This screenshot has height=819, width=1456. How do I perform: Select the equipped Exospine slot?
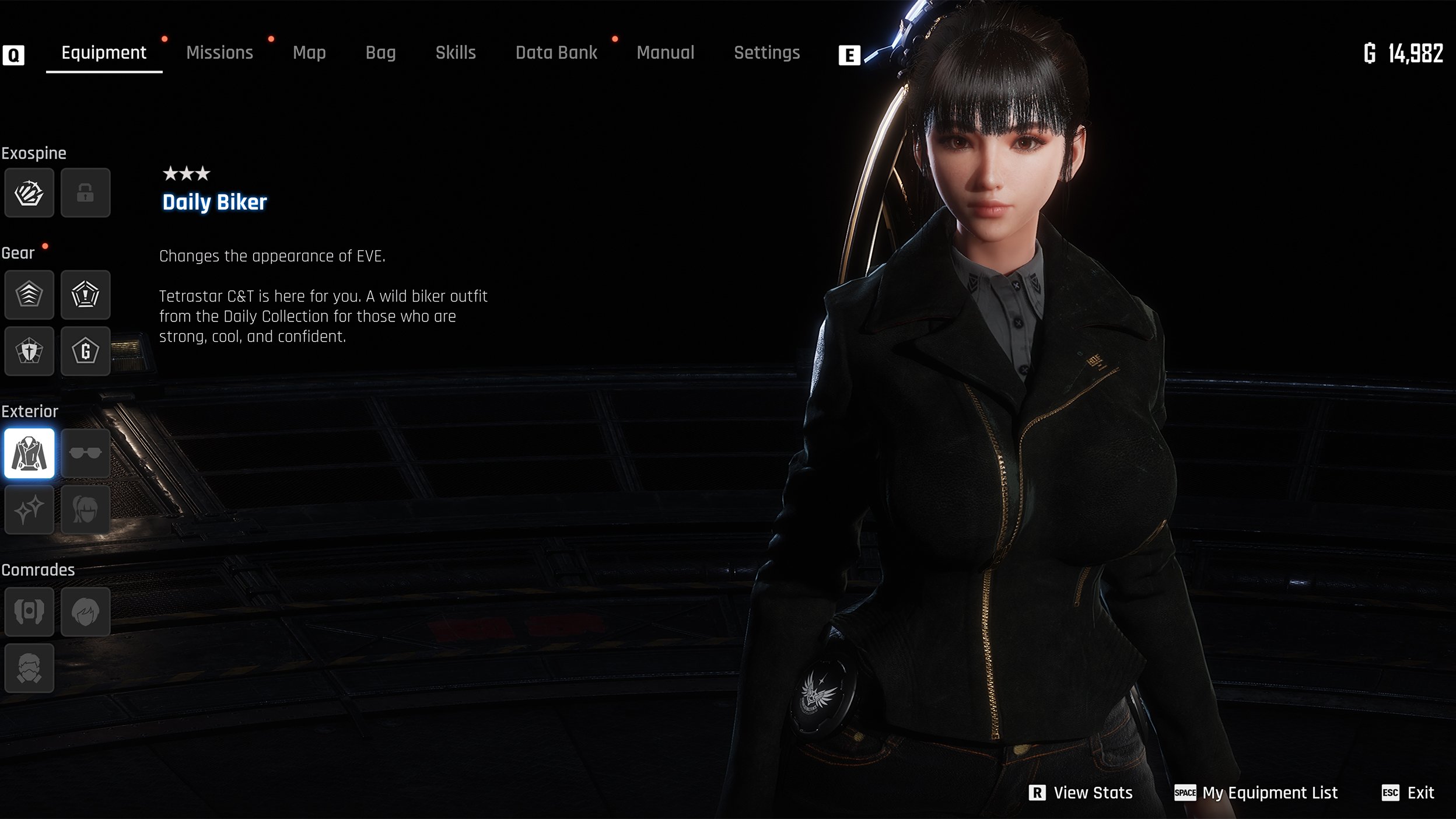pos(29,193)
